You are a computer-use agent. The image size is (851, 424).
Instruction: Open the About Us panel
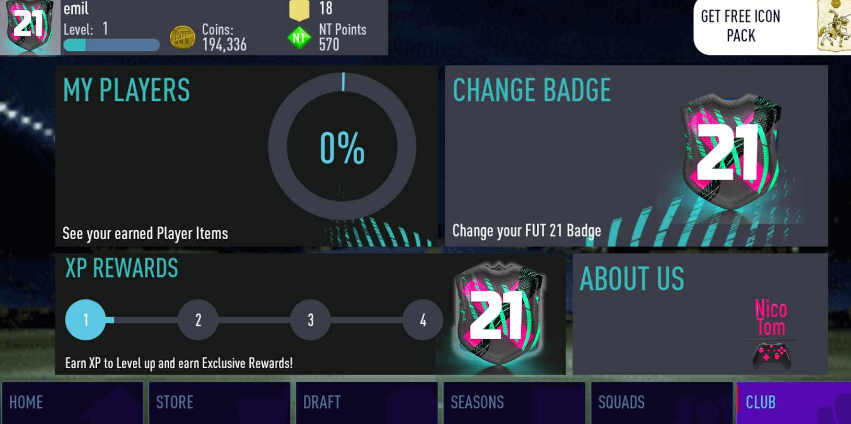pyautogui.click(x=700, y=313)
